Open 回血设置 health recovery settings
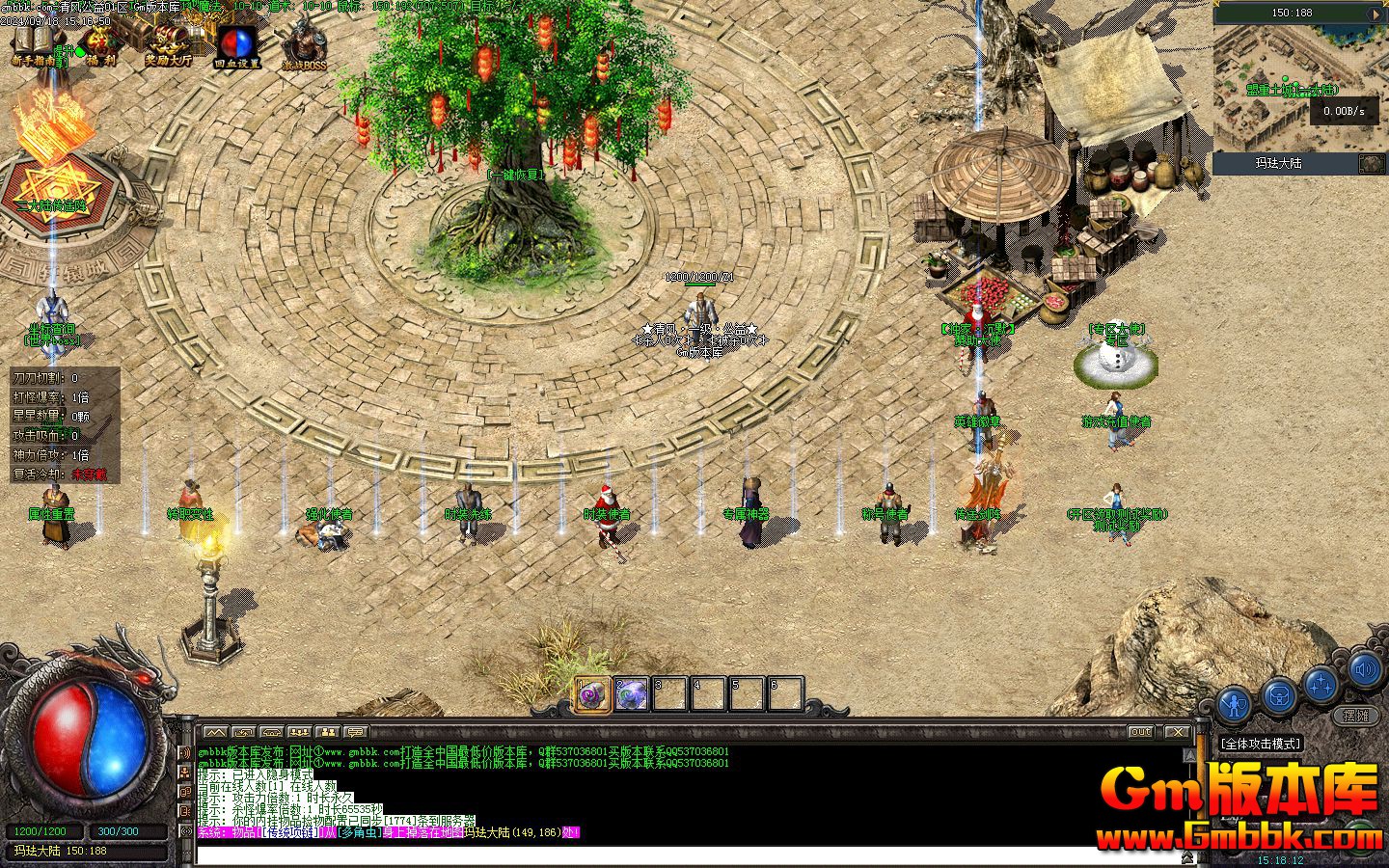Screen dimensions: 1389x868 236,44
